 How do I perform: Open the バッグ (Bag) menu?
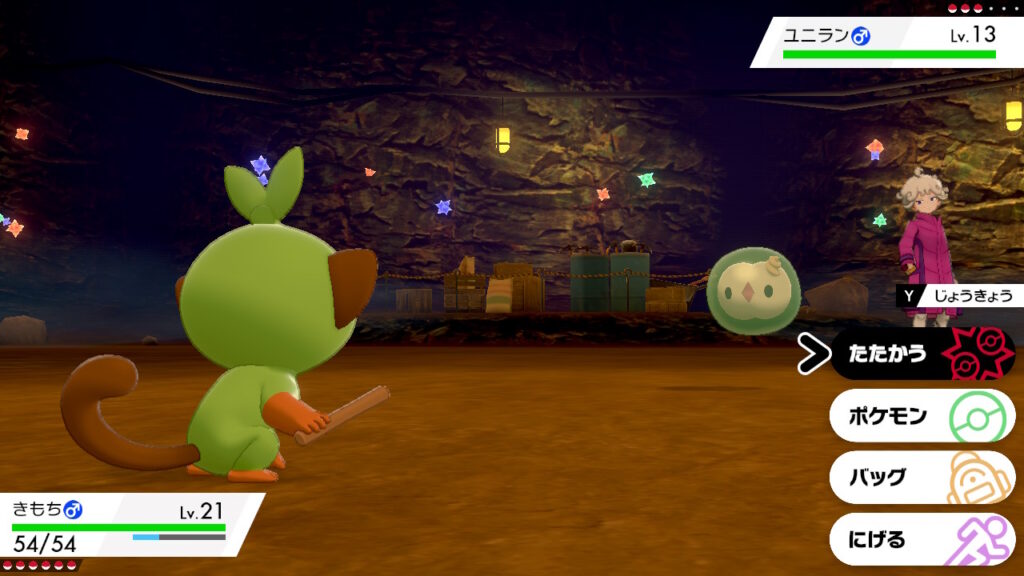pos(920,477)
